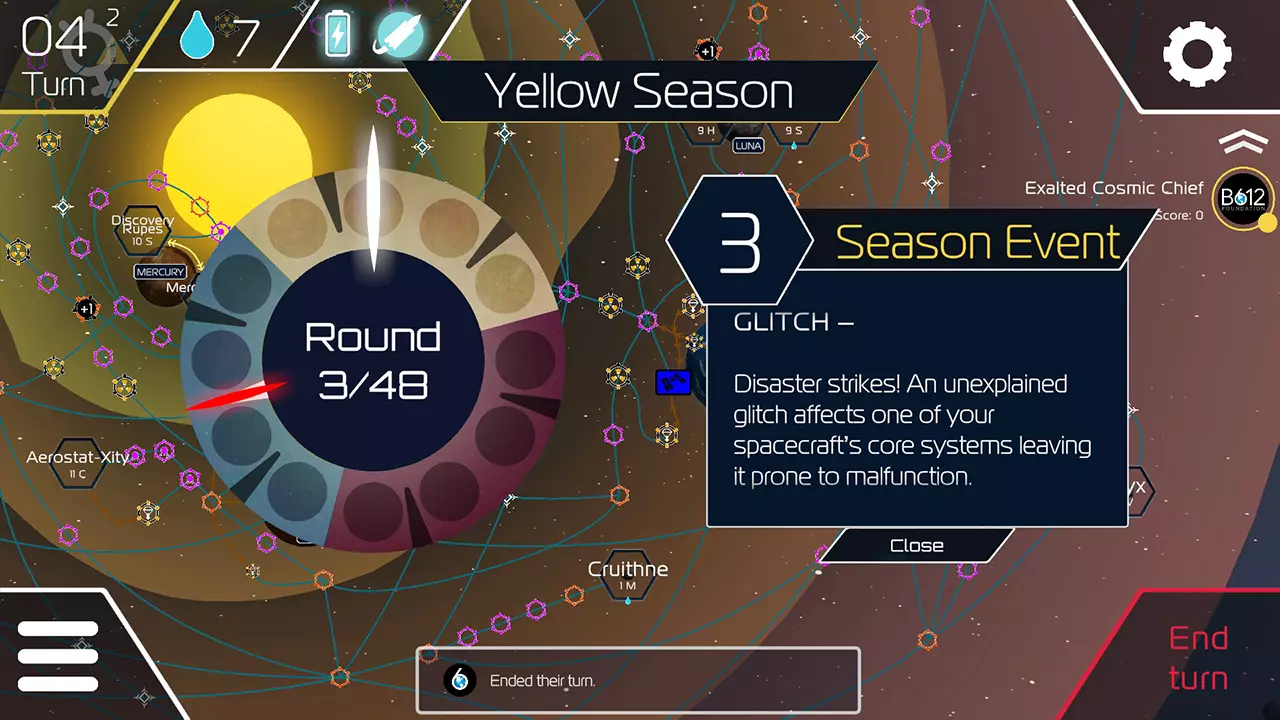1280x720 pixels.
Task: Select the Discovery Rupes location hexagon
Action: point(142,231)
